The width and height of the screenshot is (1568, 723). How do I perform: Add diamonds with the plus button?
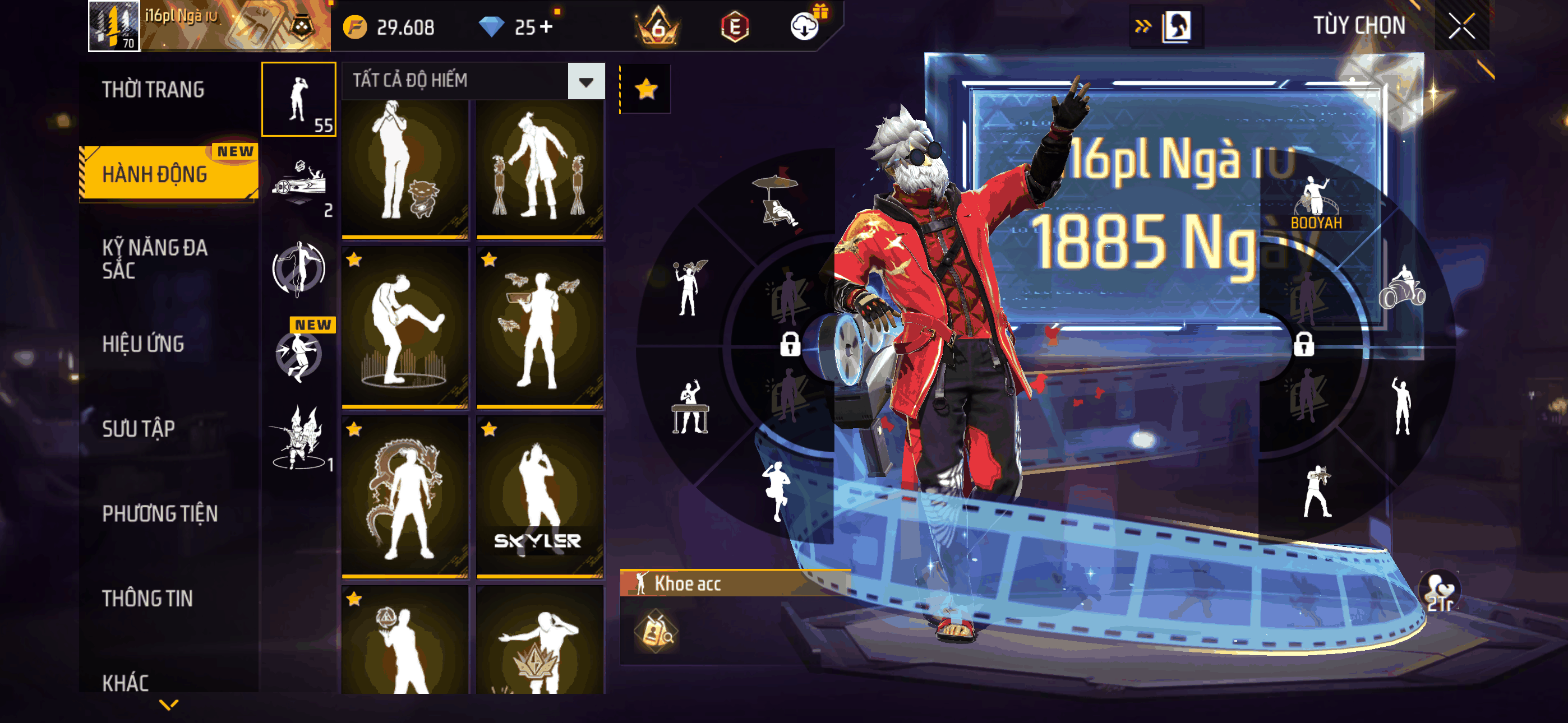tap(546, 27)
